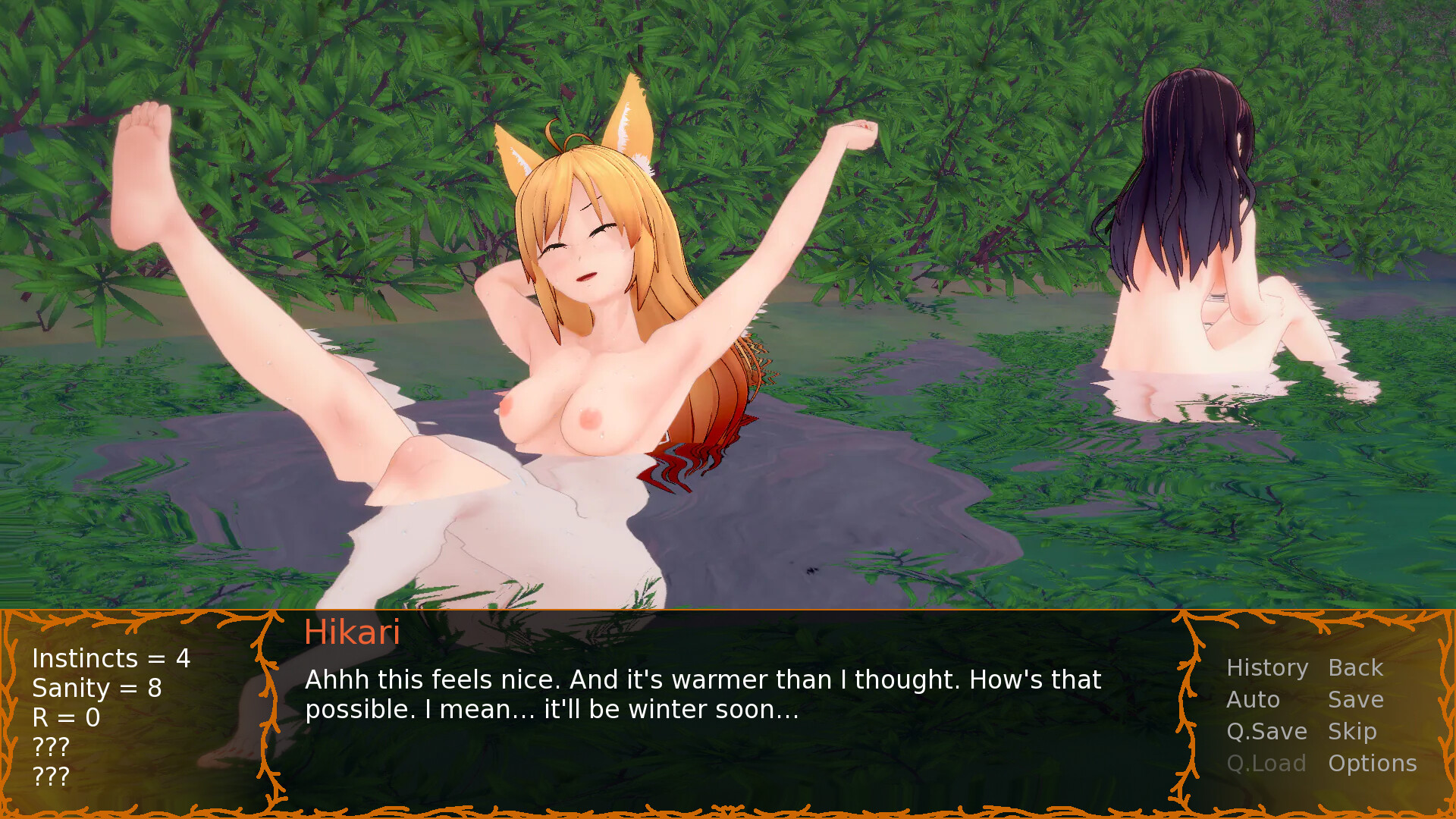Image resolution: width=1456 pixels, height=819 pixels.
Task: Enable Auto text advance
Action: coord(1253,700)
